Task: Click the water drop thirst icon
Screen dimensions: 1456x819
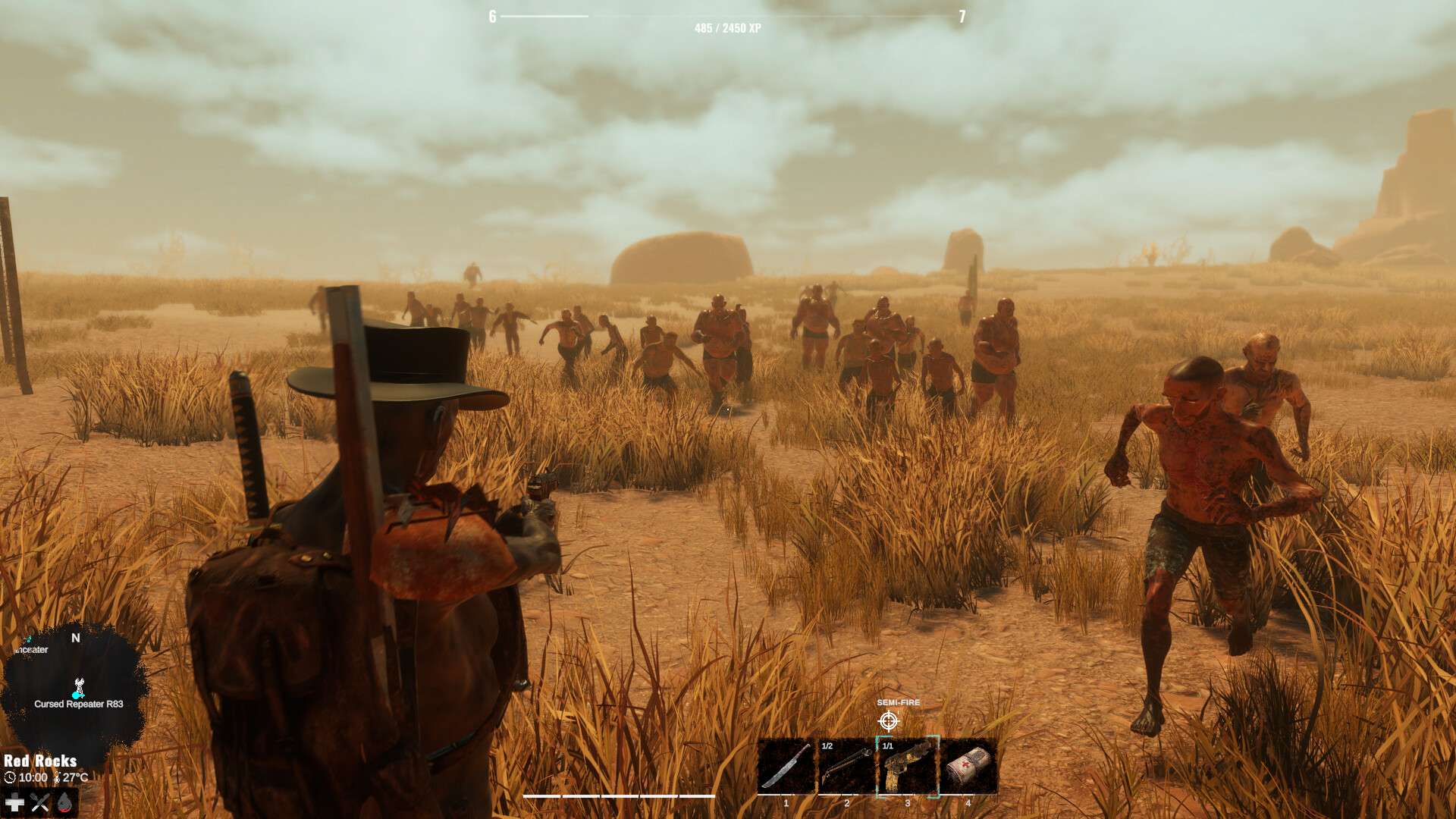Action: [x=64, y=802]
